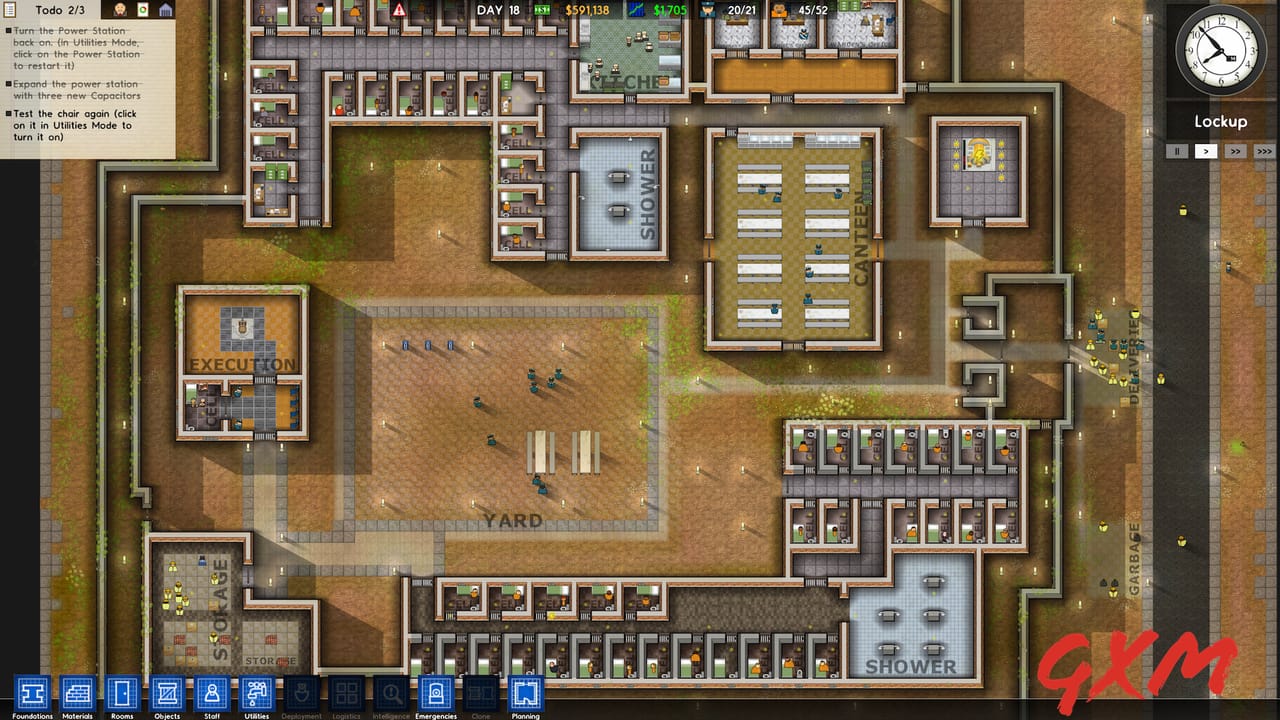Open the Planning tool

(x=525, y=693)
